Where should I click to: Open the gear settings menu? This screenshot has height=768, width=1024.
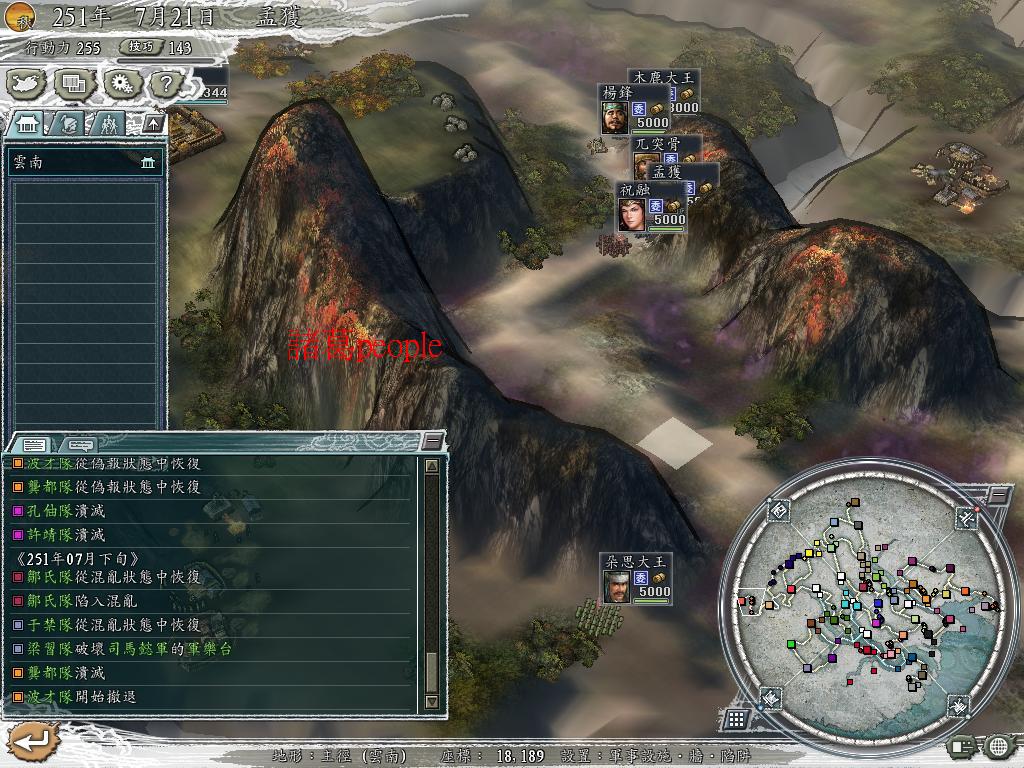click(121, 84)
